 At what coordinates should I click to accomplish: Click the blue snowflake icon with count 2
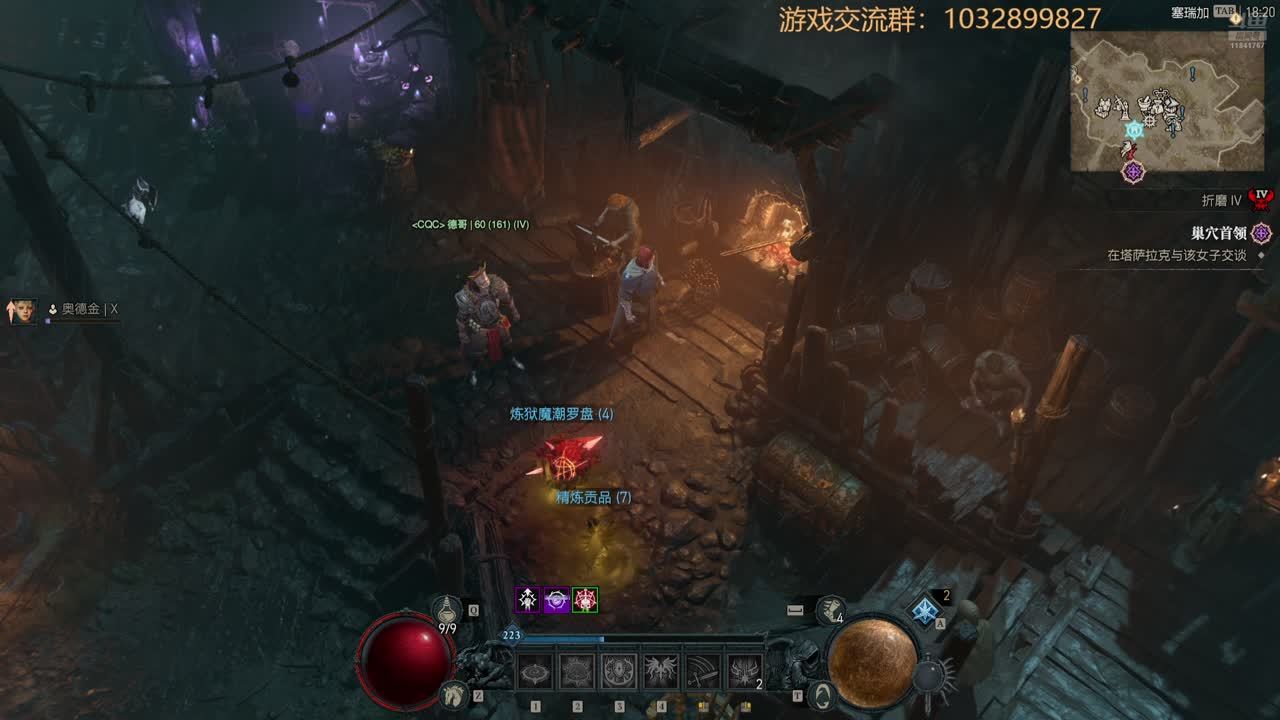pyautogui.click(x=925, y=609)
